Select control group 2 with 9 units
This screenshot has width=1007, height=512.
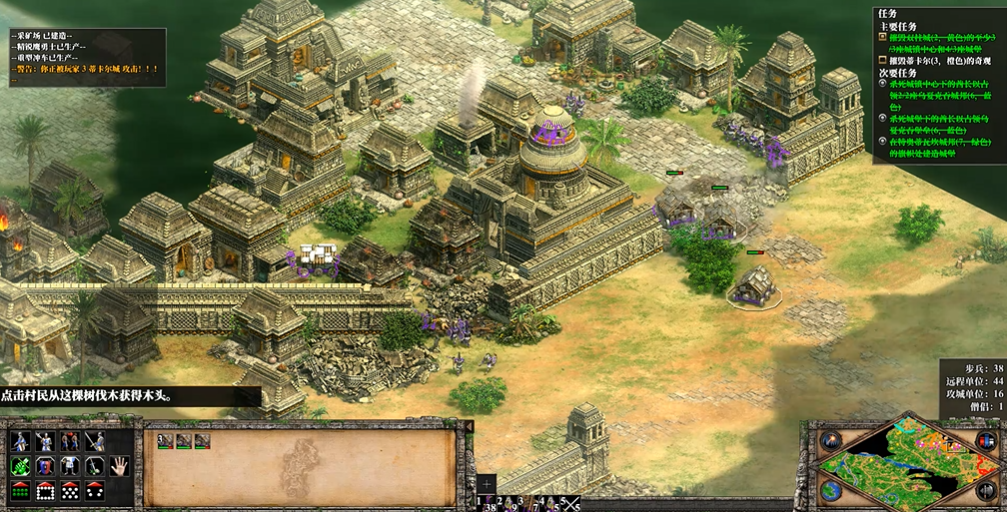click(509, 504)
